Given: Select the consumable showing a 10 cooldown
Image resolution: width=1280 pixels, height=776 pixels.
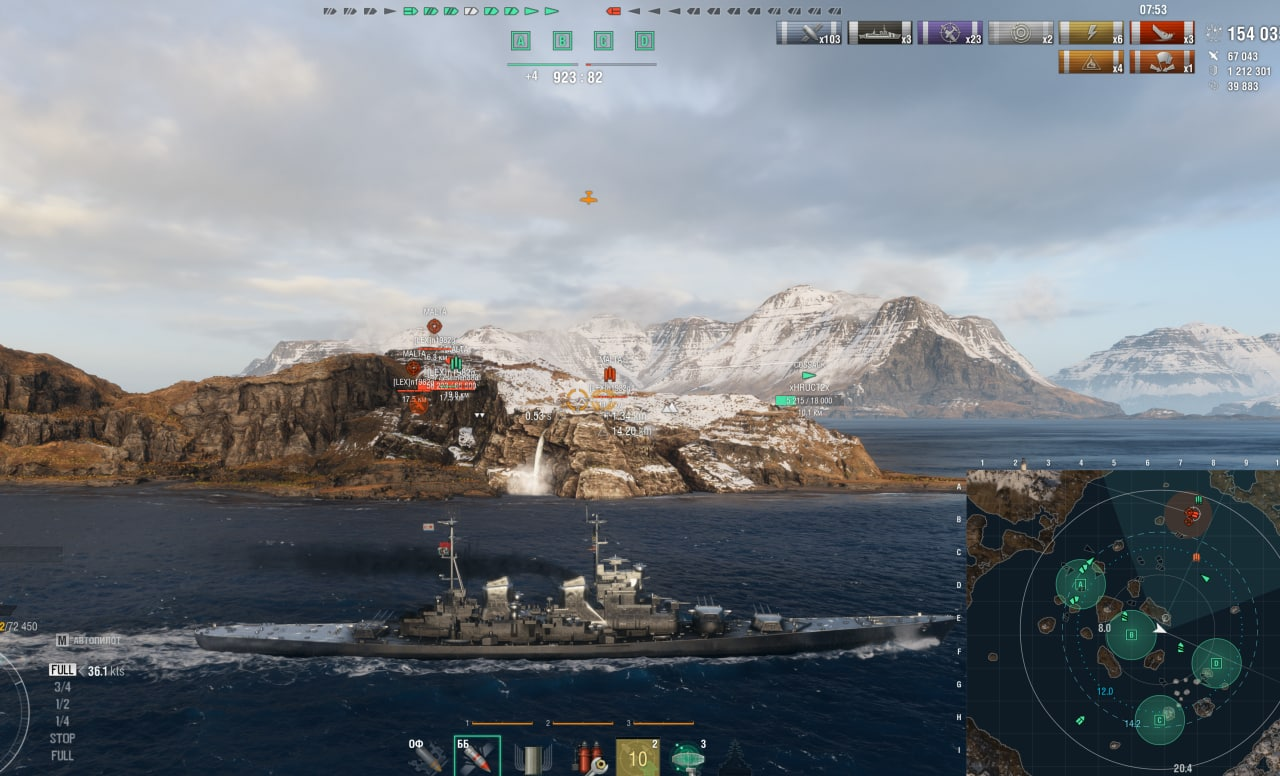Looking at the screenshot, I should (x=637, y=757).
